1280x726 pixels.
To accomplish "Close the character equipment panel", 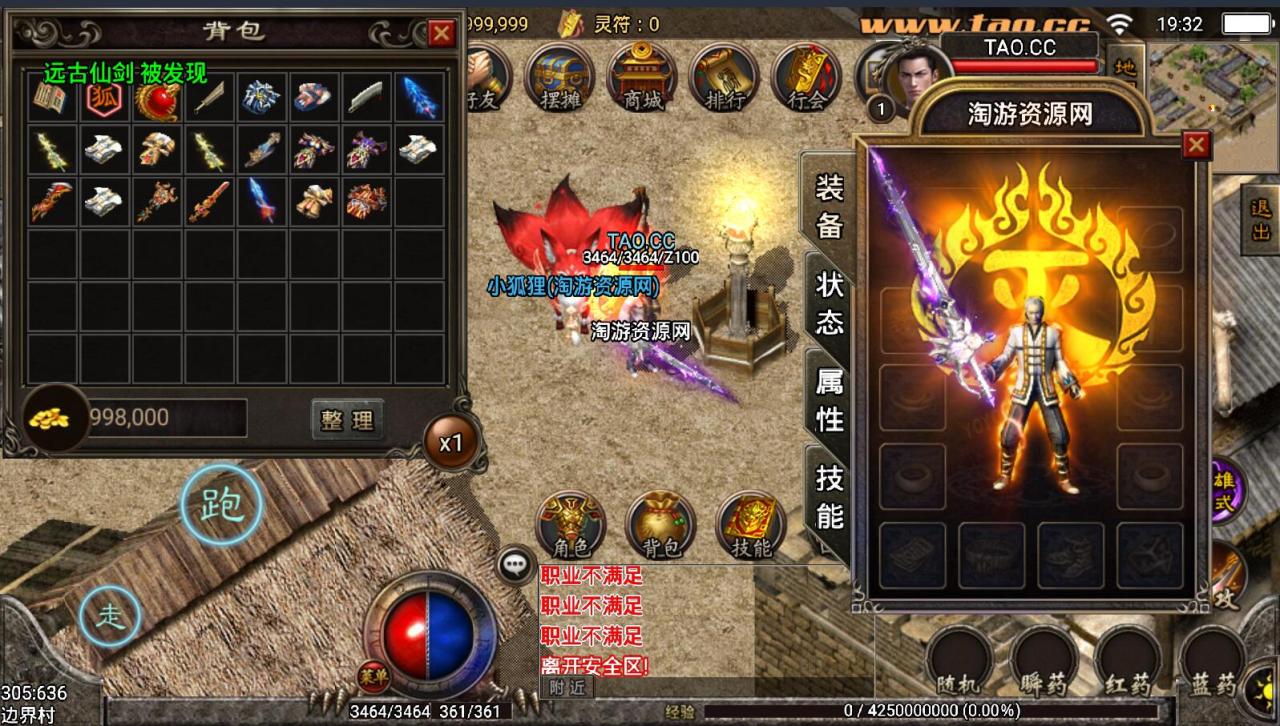I will pos(1195,146).
